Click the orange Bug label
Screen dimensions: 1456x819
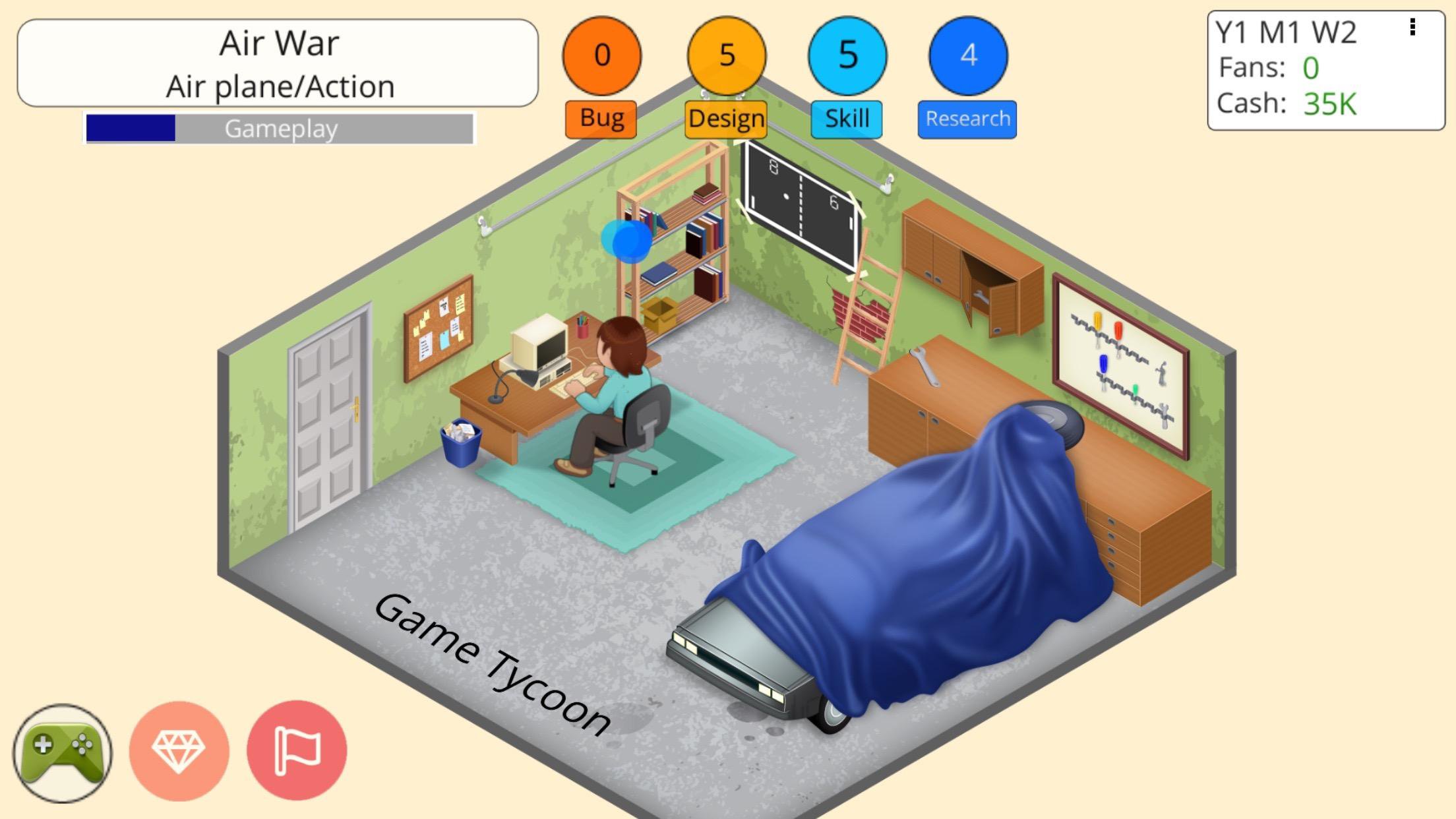[601, 119]
